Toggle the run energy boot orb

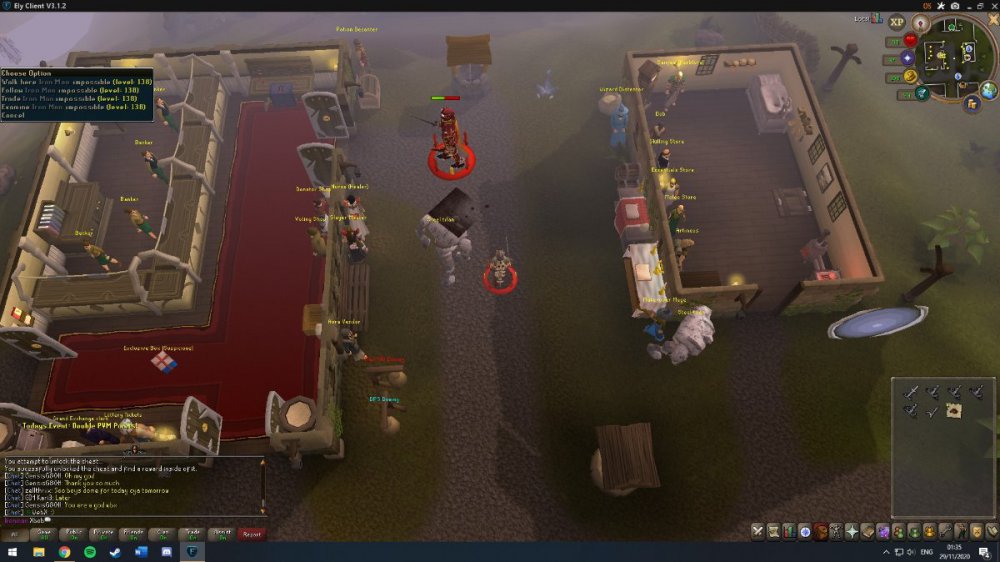910,76
